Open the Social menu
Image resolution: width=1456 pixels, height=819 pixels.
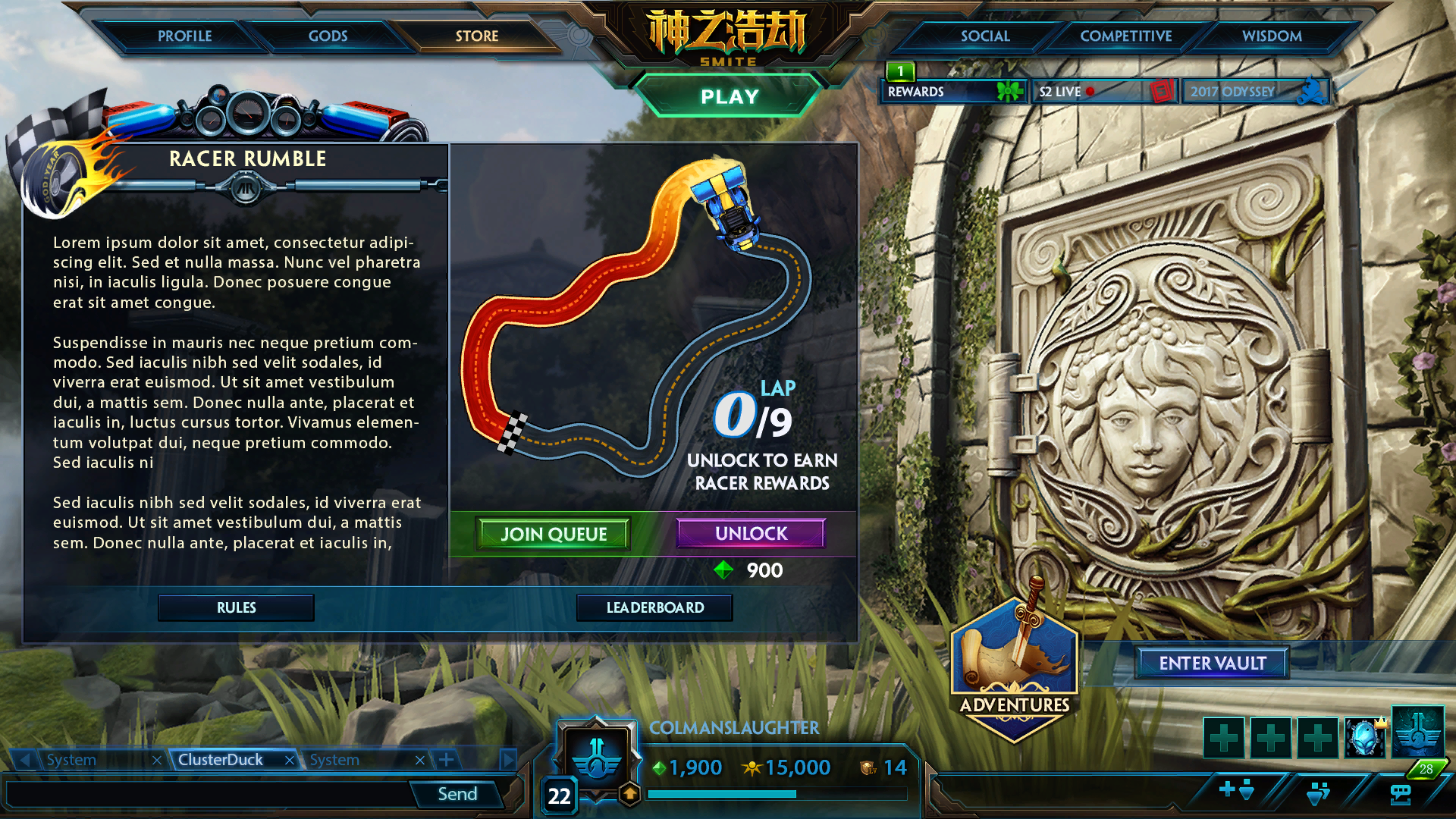[x=984, y=36]
